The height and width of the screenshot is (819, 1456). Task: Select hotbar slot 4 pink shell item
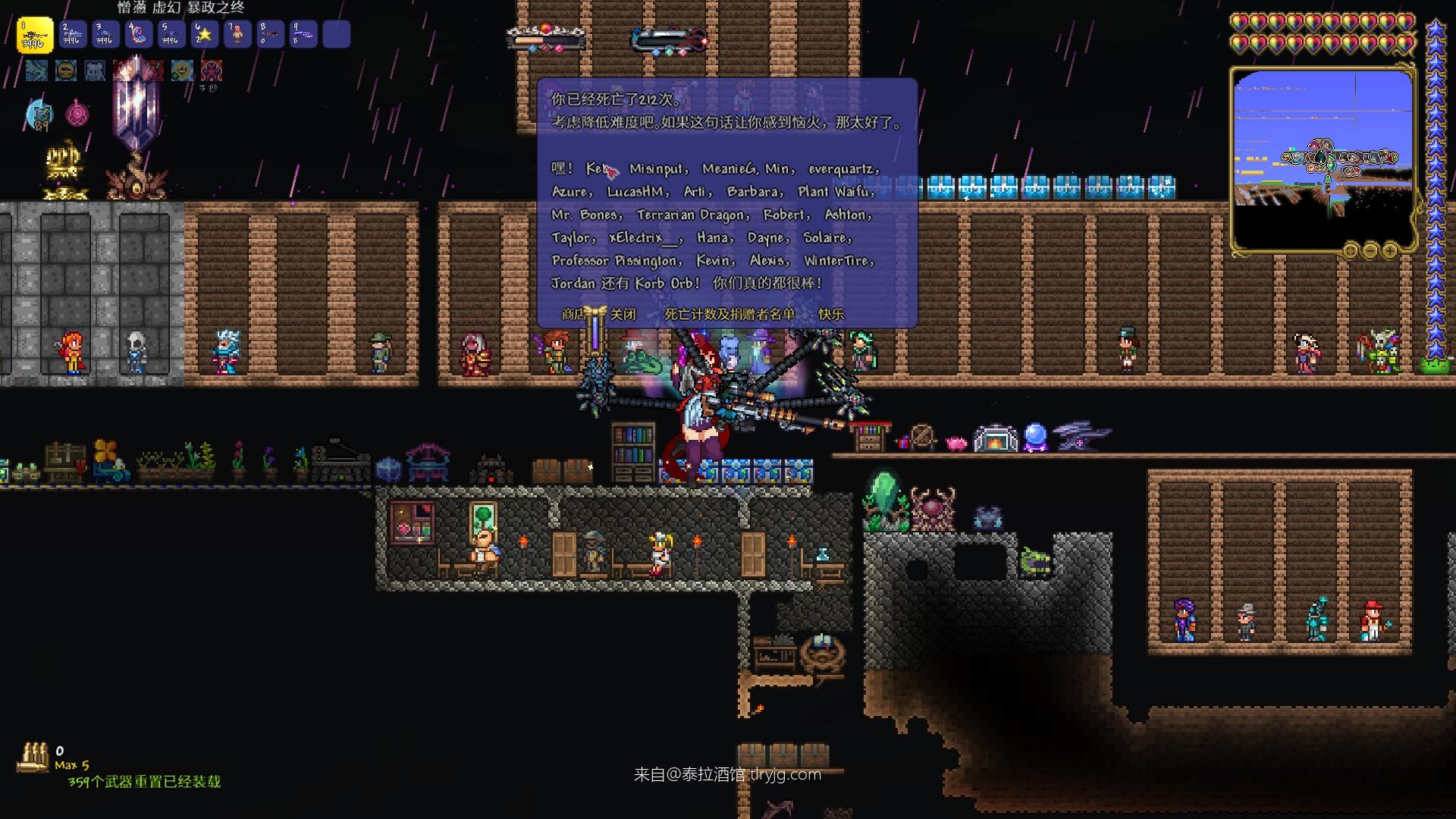pyautogui.click(x=138, y=35)
